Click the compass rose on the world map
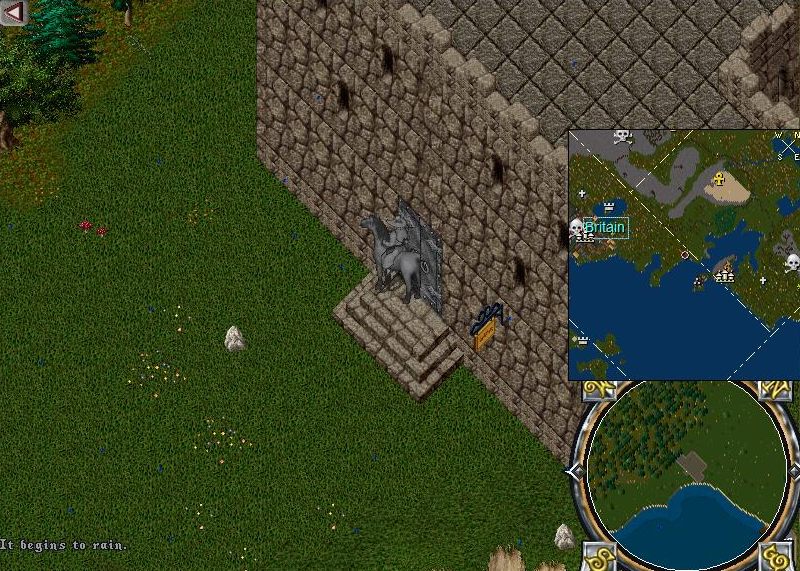The image size is (800, 571). (788, 146)
